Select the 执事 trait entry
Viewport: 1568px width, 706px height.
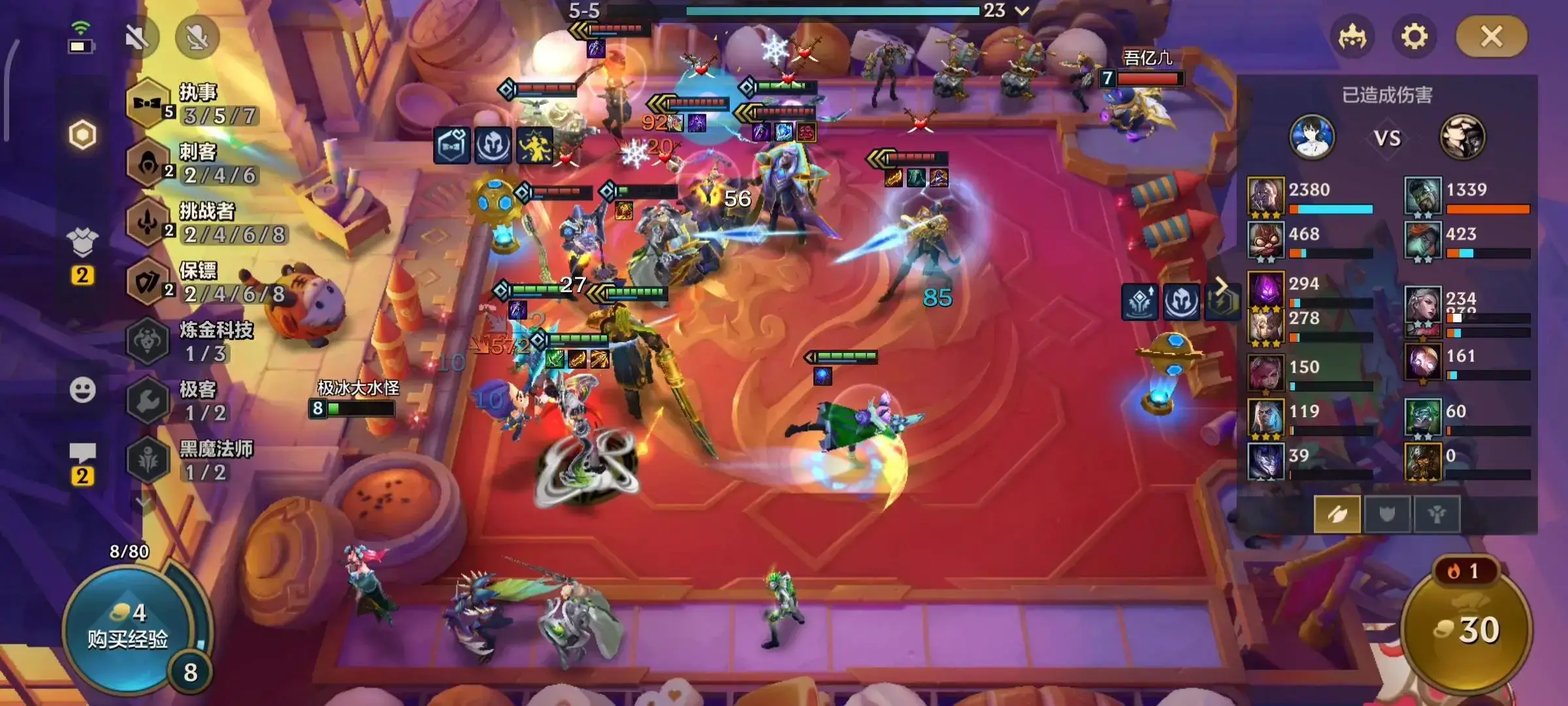point(196,105)
